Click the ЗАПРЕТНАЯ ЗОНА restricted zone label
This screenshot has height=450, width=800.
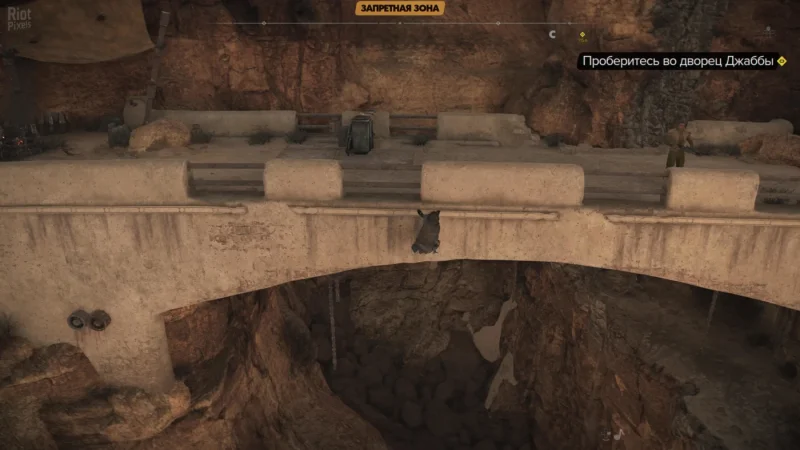click(399, 8)
